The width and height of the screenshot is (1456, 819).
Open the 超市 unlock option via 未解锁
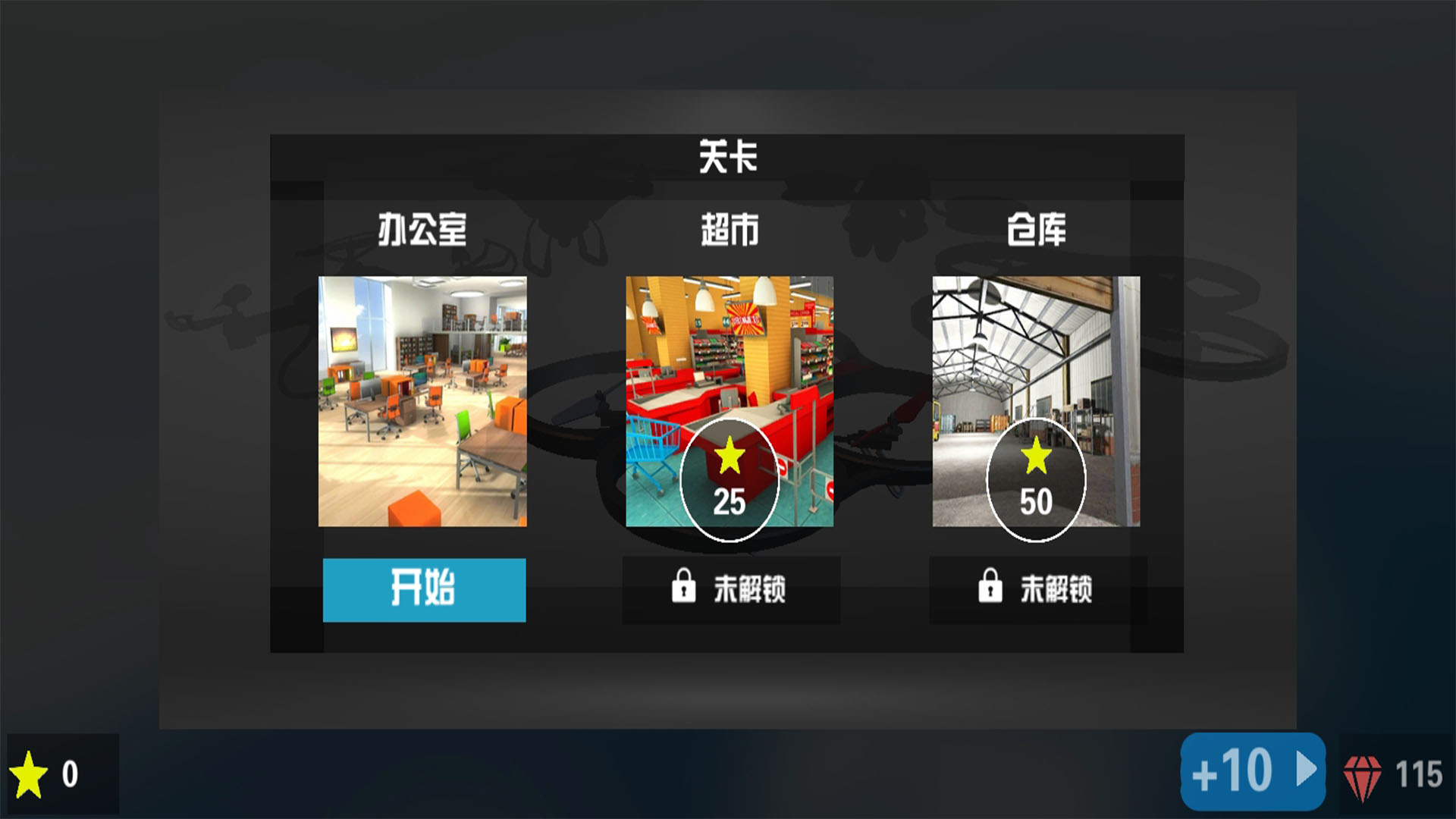tap(732, 590)
